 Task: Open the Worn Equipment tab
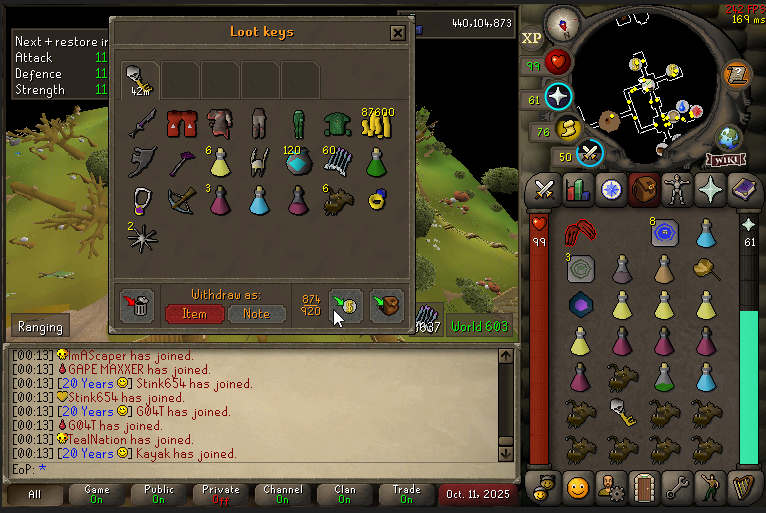pyautogui.click(x=679, y=189)
